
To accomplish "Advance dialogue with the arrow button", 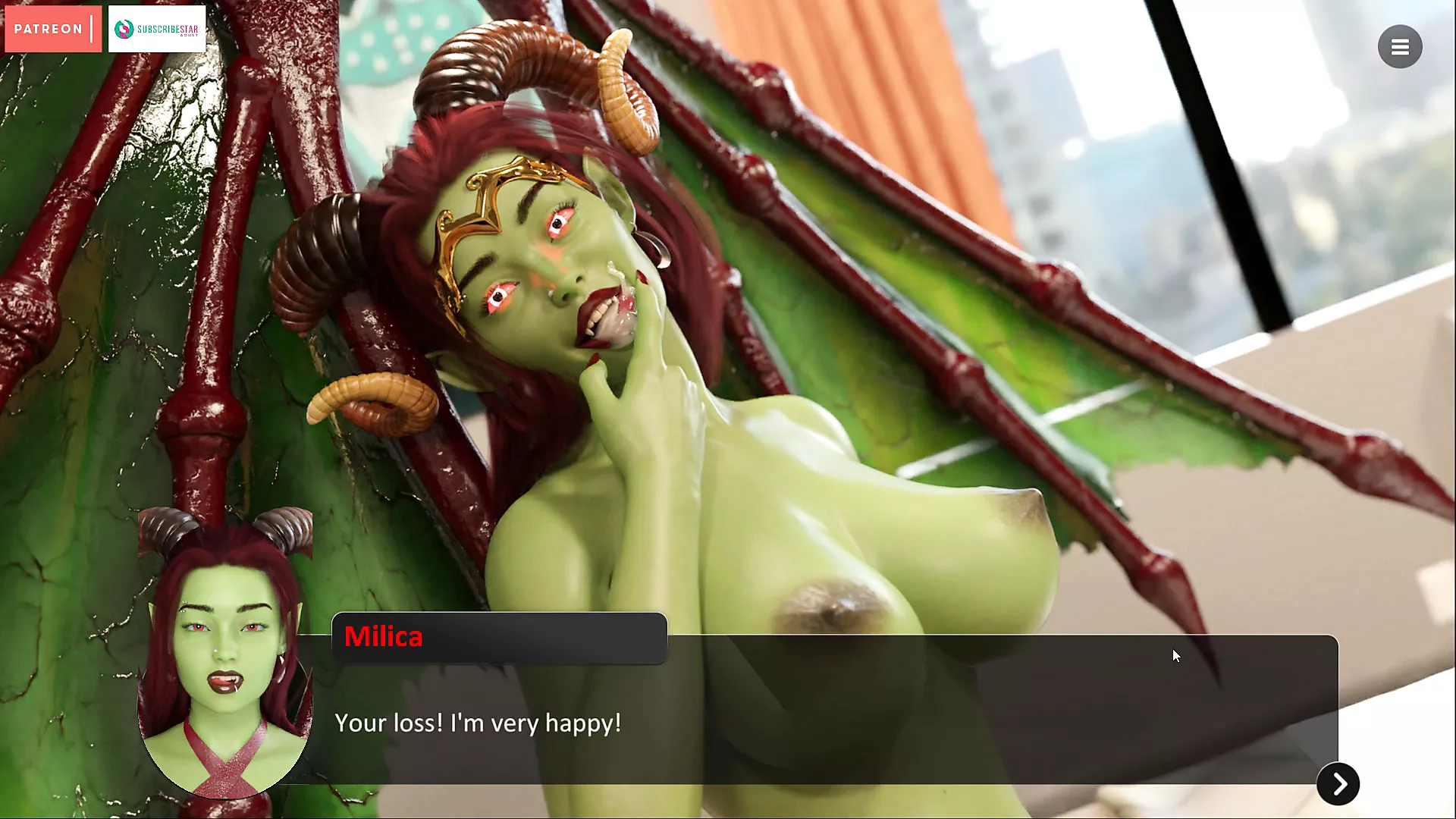I will tap(1338, 783).
